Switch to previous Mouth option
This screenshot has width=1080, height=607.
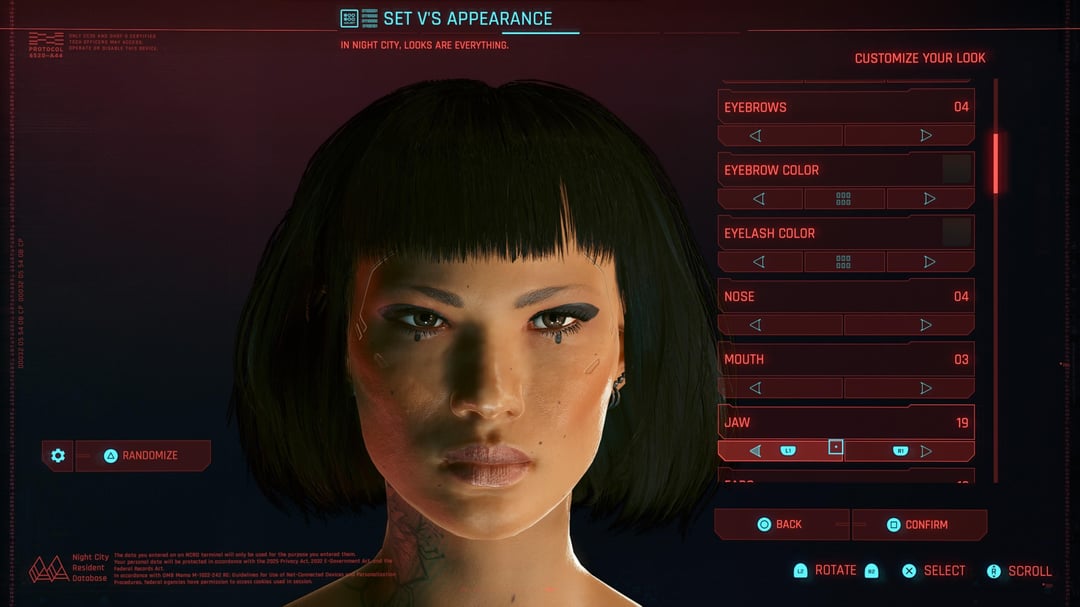[756, 387]
